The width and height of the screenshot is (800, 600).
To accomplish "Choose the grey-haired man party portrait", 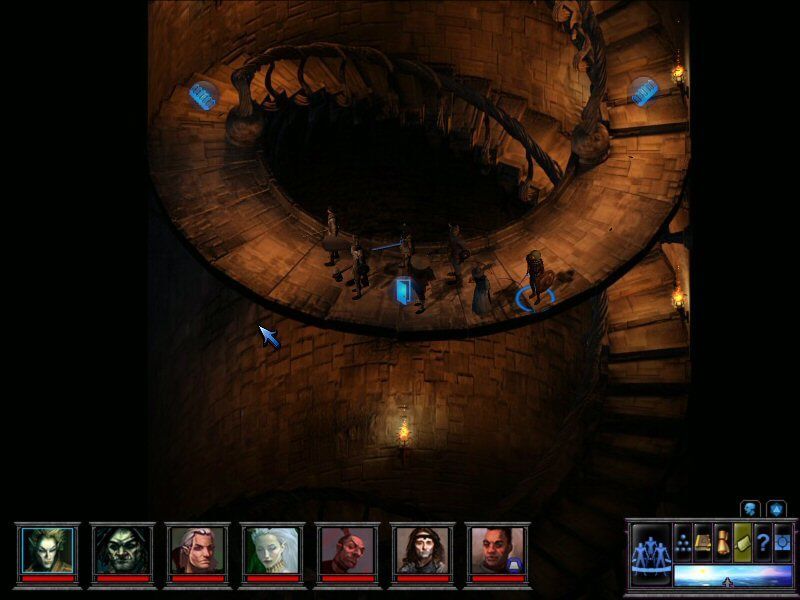I will [x=197, y=550].
